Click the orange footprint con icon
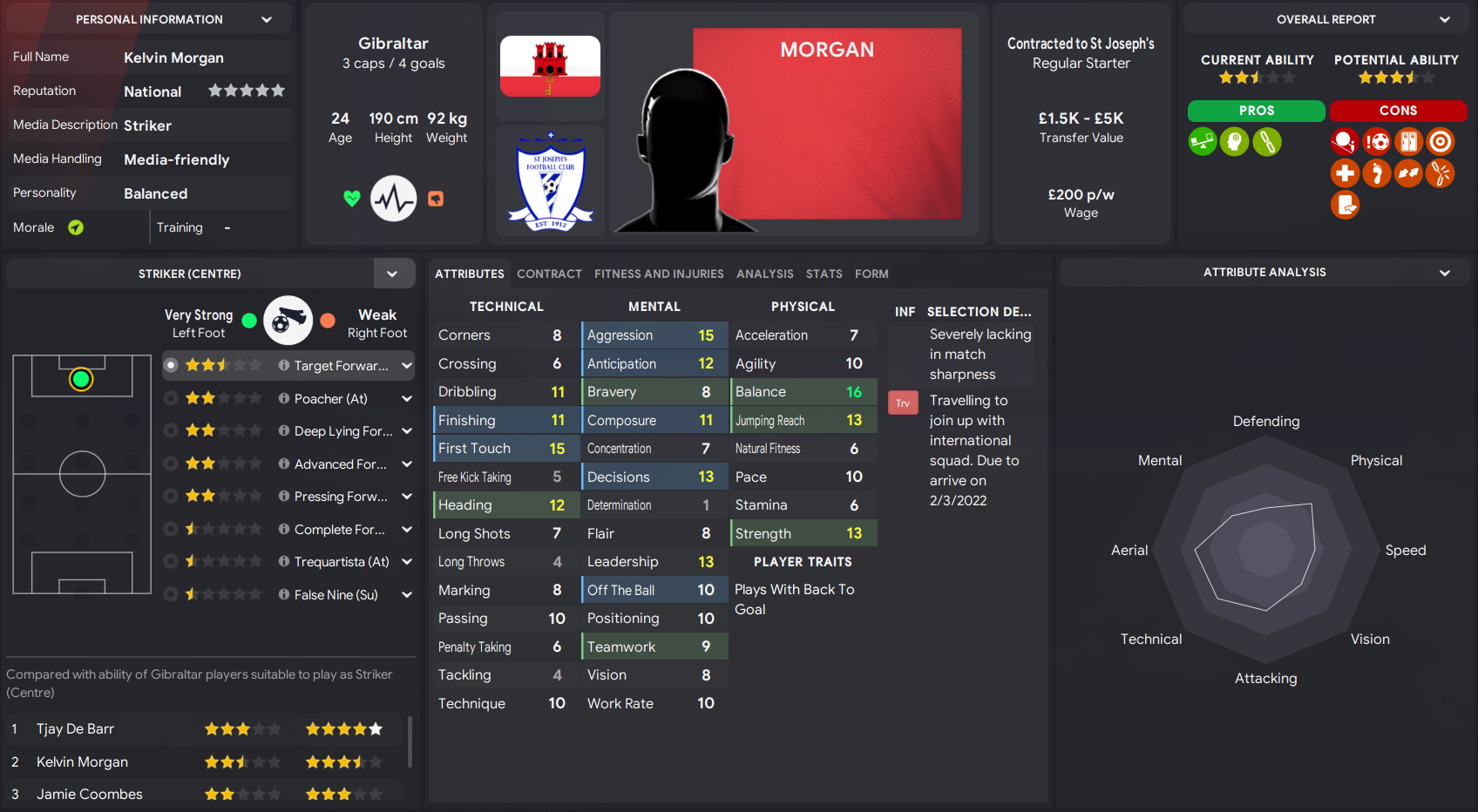 pos(1377,173)
